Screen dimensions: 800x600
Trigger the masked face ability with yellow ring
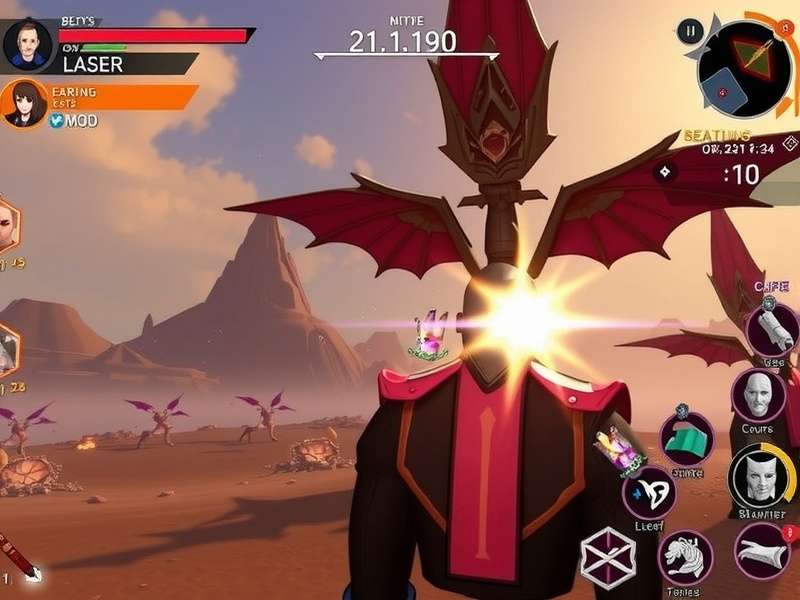762,478
